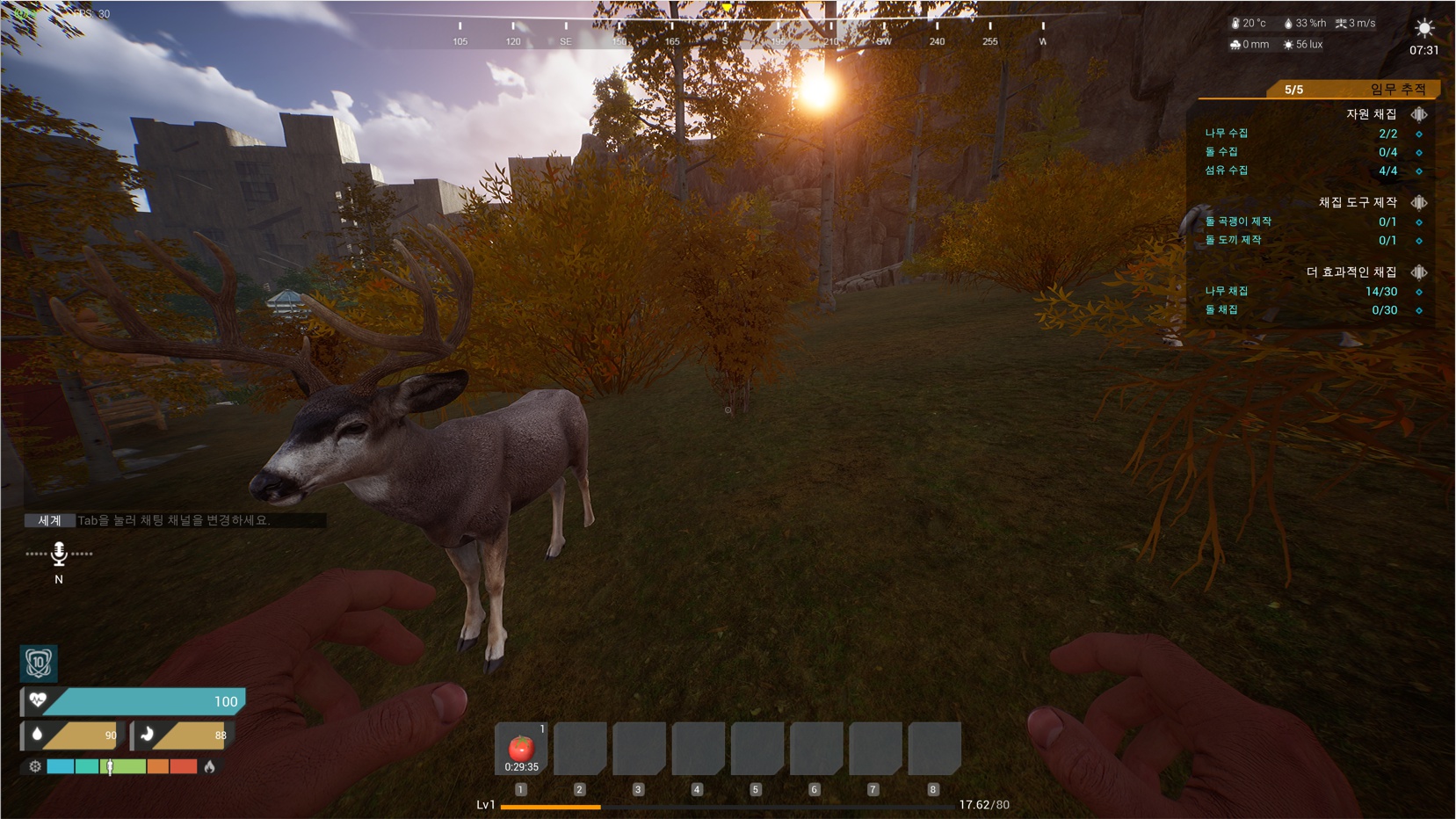Select the tomato hotbar slot
This screenshot has height=819, width=1456.
[x=521, y=749]
